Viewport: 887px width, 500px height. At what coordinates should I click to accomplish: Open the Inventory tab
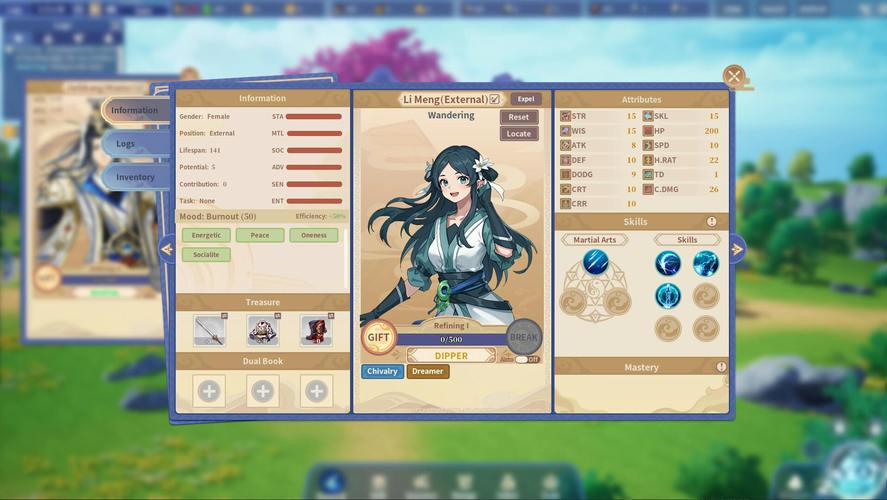135,178
